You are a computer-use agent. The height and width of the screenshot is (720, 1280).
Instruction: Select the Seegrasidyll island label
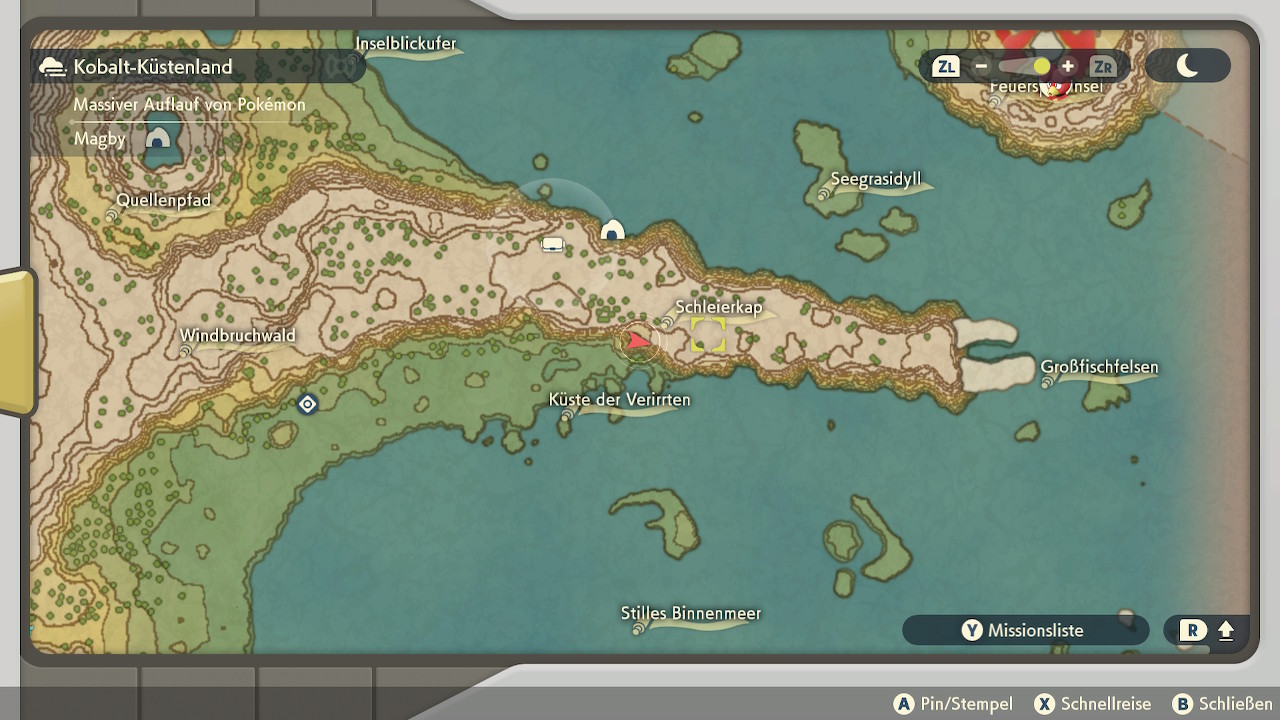[875, 181]
